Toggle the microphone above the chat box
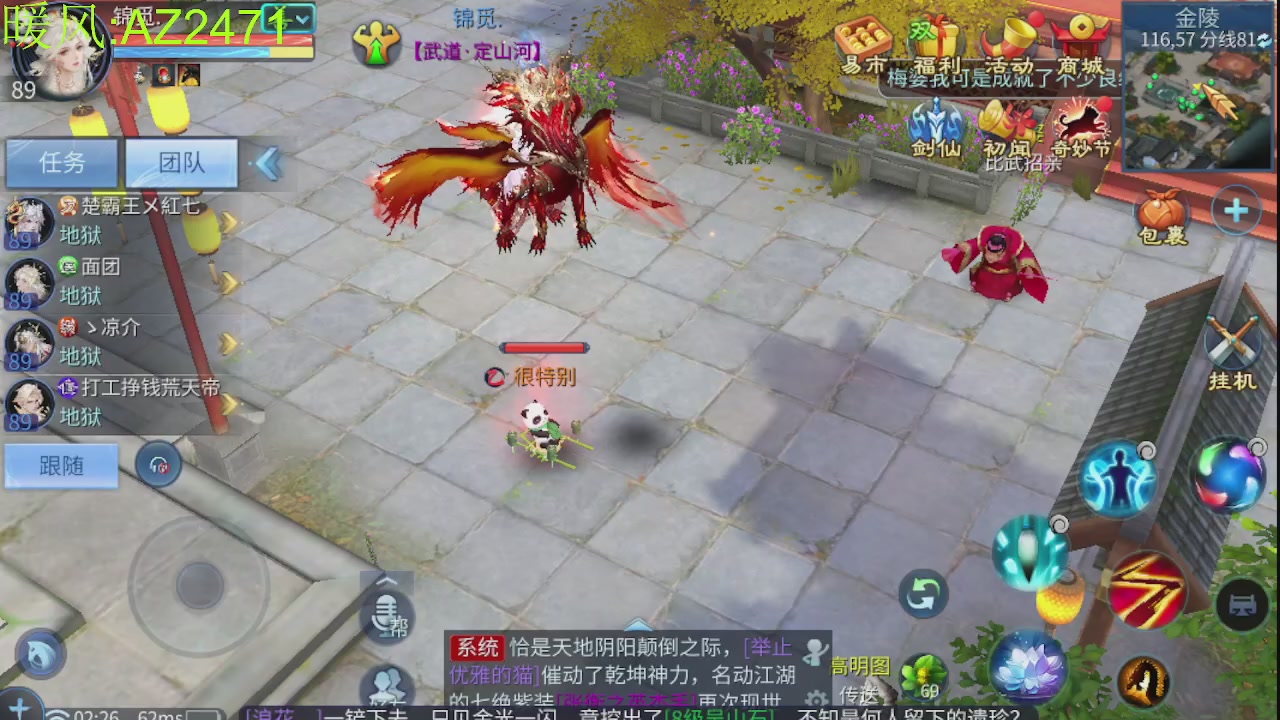Screen dimensions: 1280x720 [388, 612]
